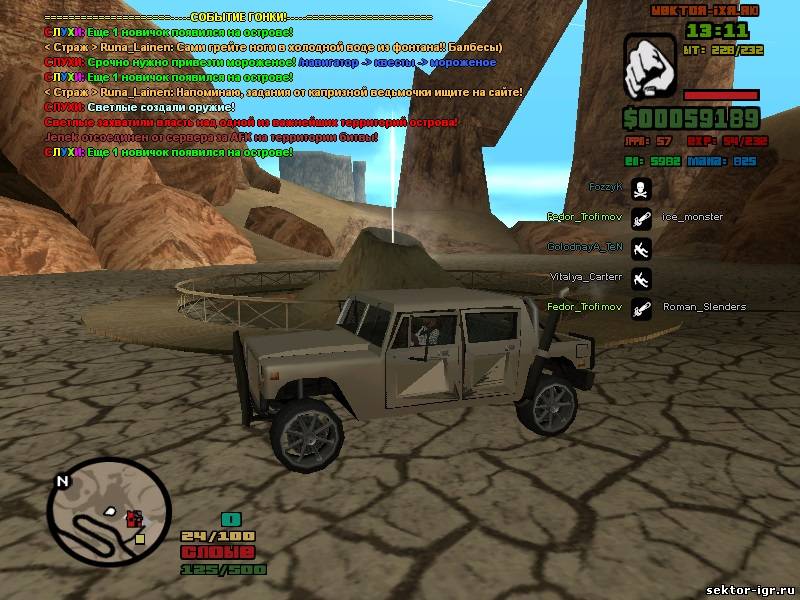The image size is (800, 600).
Task: Click the falling figure icon beside GolodnayA_TeN
Action: (641, 246)
